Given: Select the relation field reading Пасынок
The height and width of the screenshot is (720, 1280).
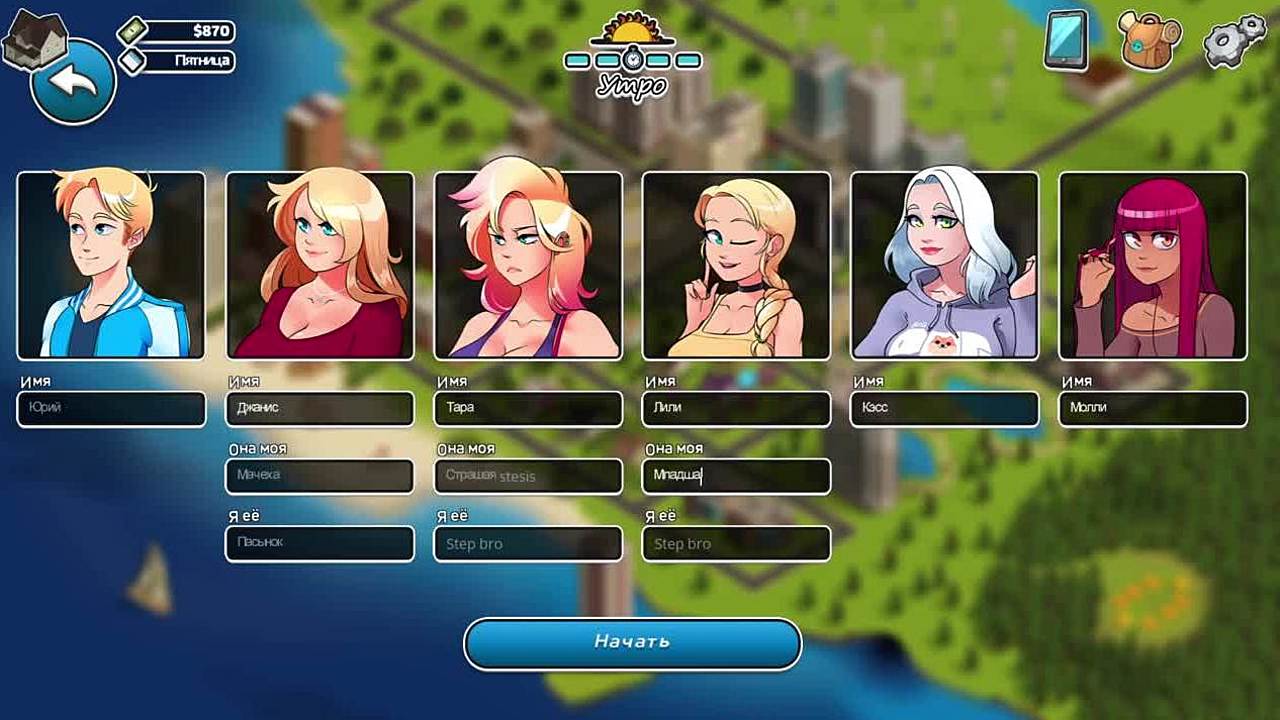Looking at the screenshot, I should tap(320, 543).
